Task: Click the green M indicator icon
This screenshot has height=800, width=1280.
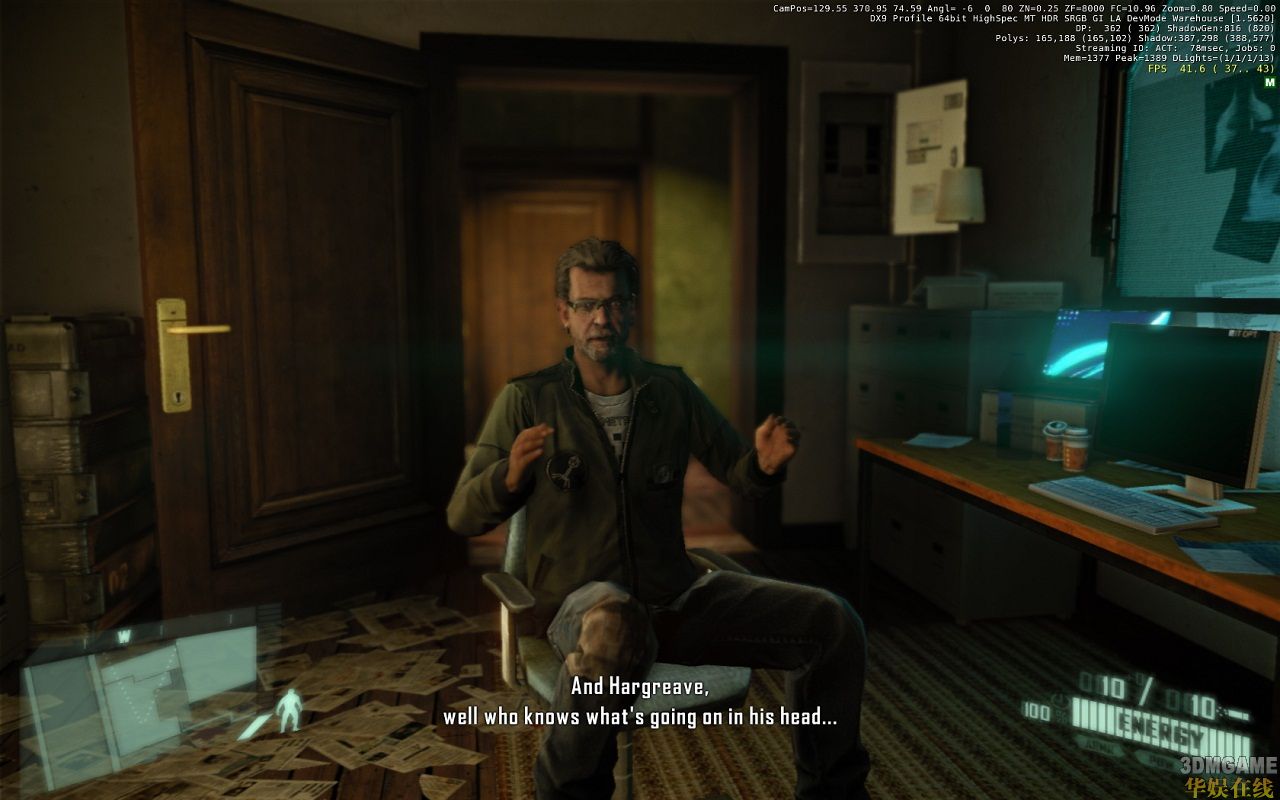Action: (1269, 82)
